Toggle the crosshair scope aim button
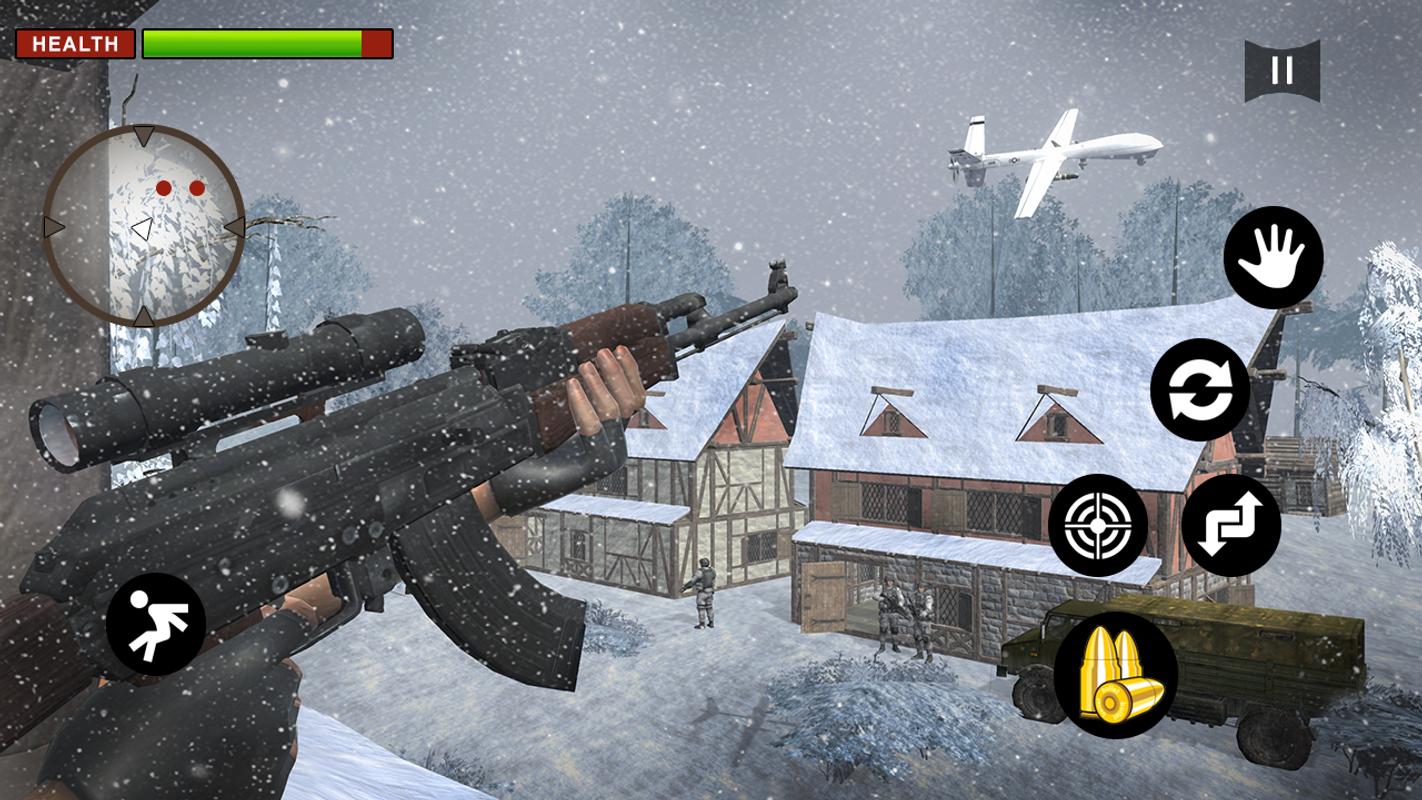This screenshot has width=1422, height=800. pos(1097,524)
